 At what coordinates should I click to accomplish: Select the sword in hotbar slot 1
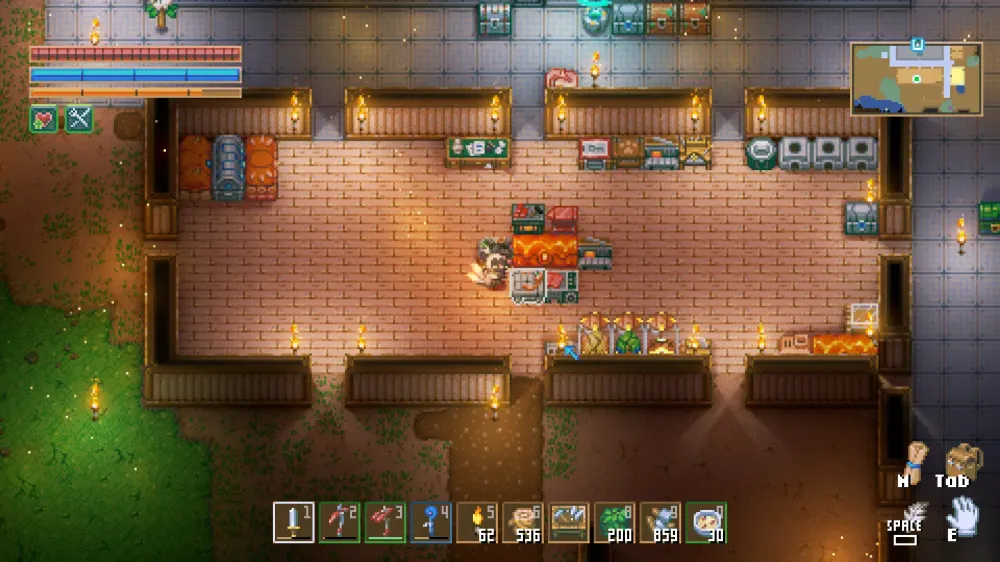click(294, 522)
